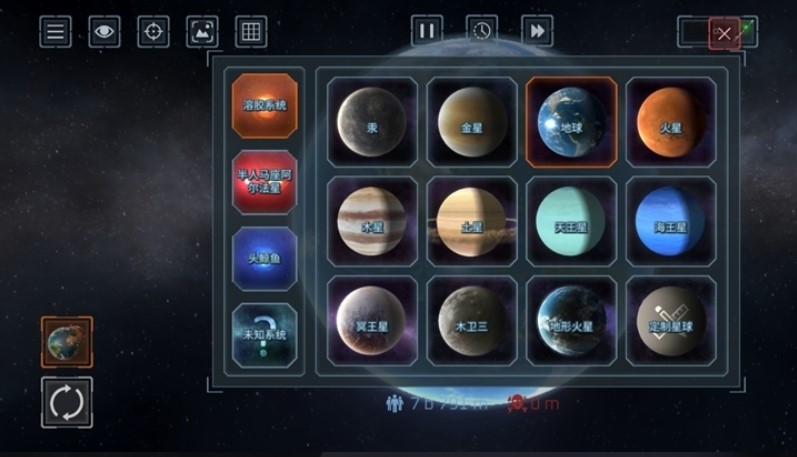Pick the 火星 planet tile

671,122
